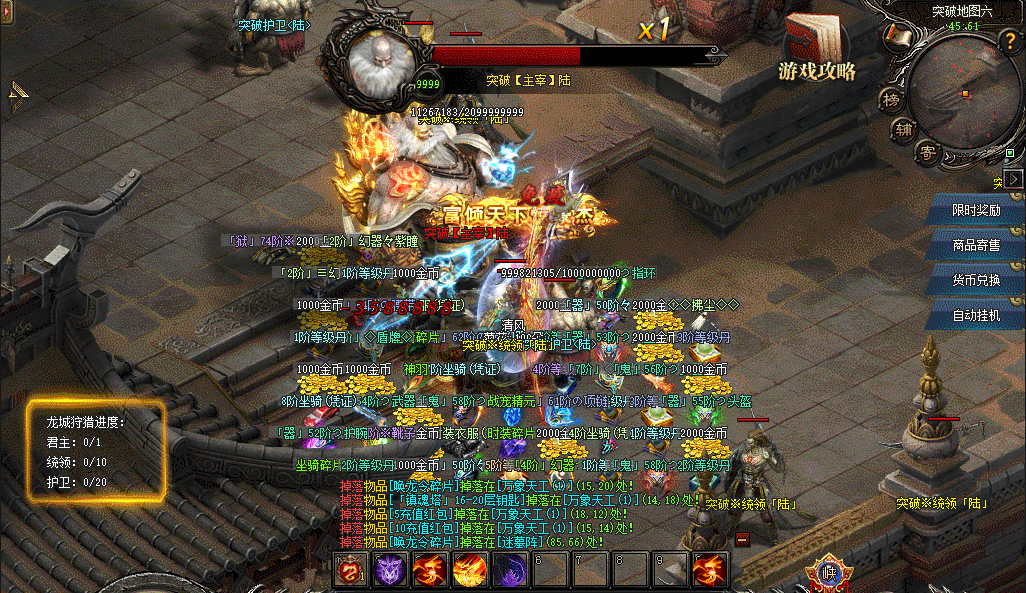Screen dimensions: 1026x593
Task: Open the 商品寄售 consignment shop
Action: [976, 245]
